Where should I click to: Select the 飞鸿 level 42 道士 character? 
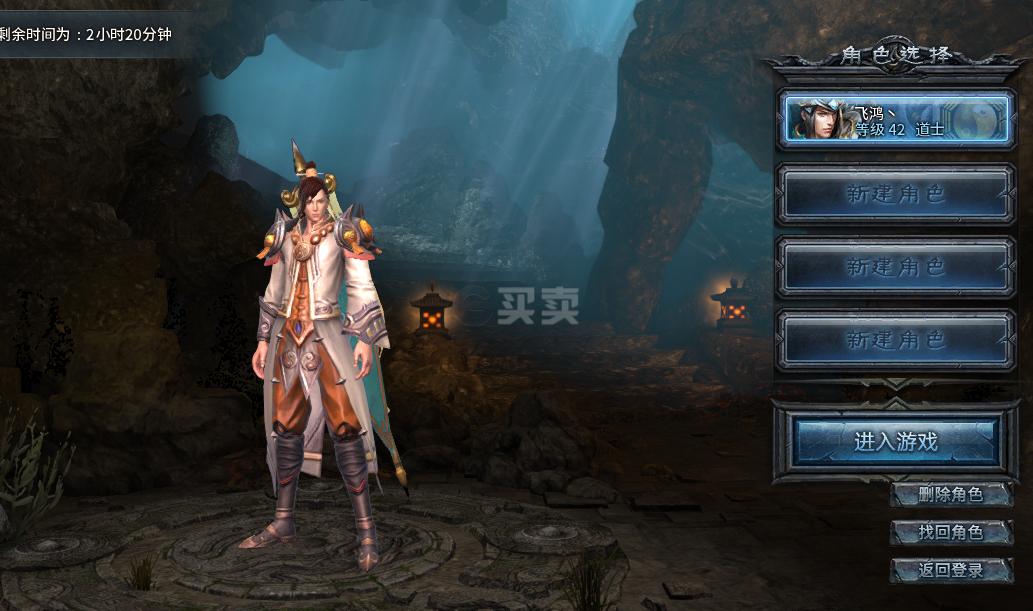coord(895,120)
